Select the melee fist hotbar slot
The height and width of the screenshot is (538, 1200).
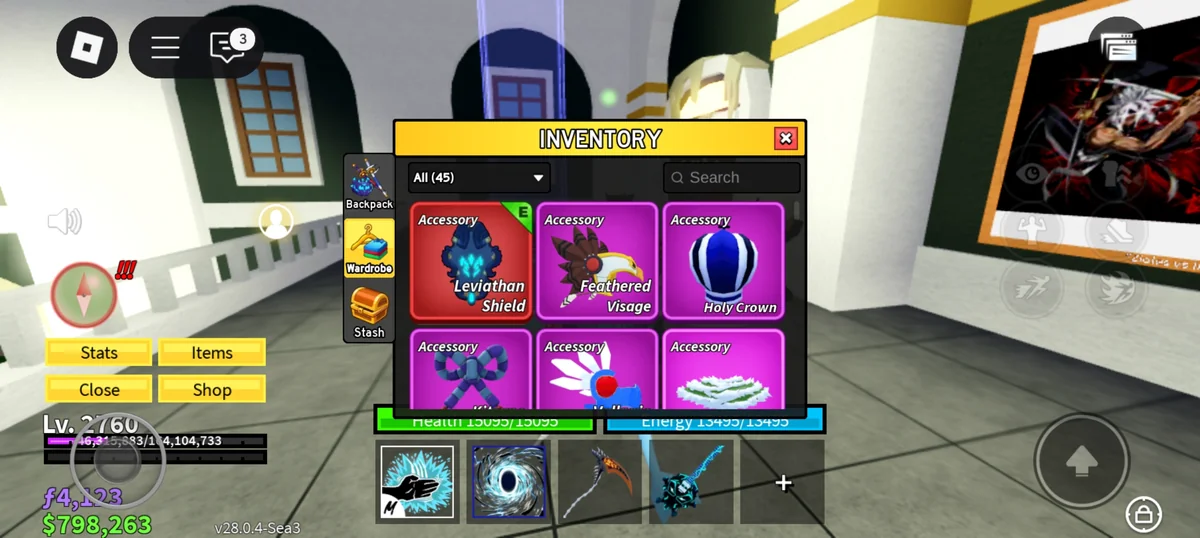coord(417,482)
